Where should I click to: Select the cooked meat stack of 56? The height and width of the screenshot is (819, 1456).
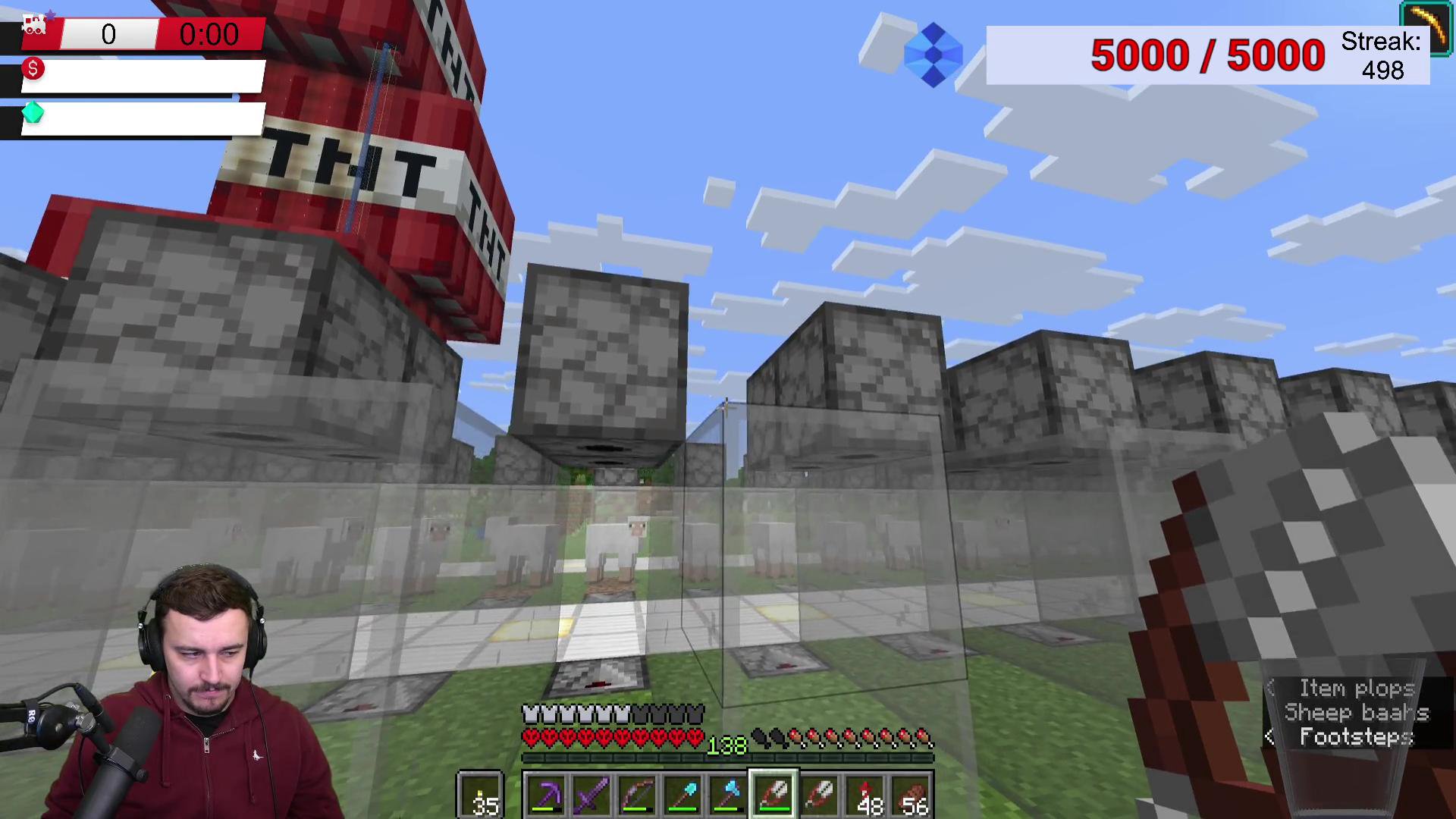pos(912,795)
